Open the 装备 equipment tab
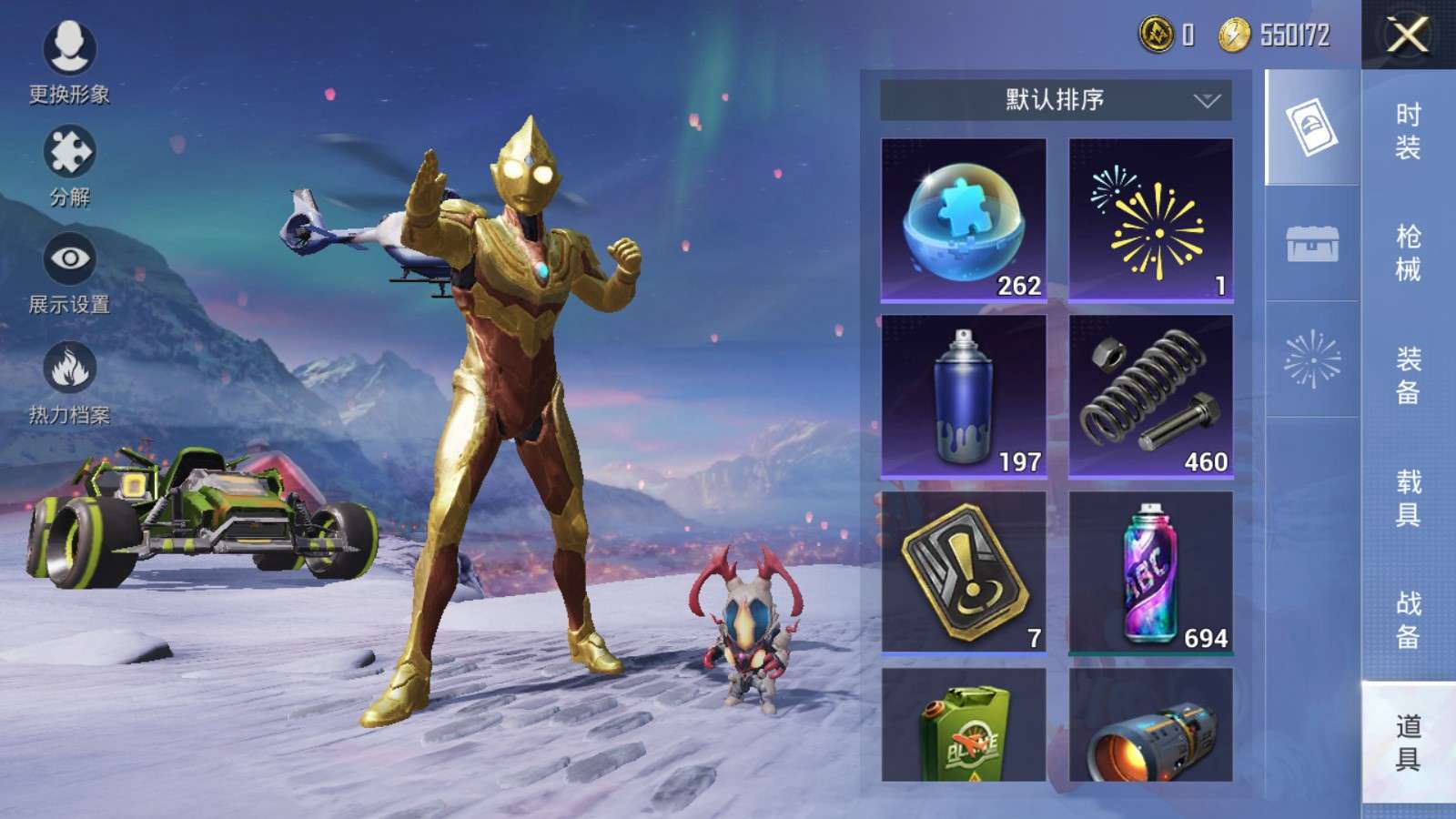Viewport: 1456px width, 819px height. [x=1408, y=375]
